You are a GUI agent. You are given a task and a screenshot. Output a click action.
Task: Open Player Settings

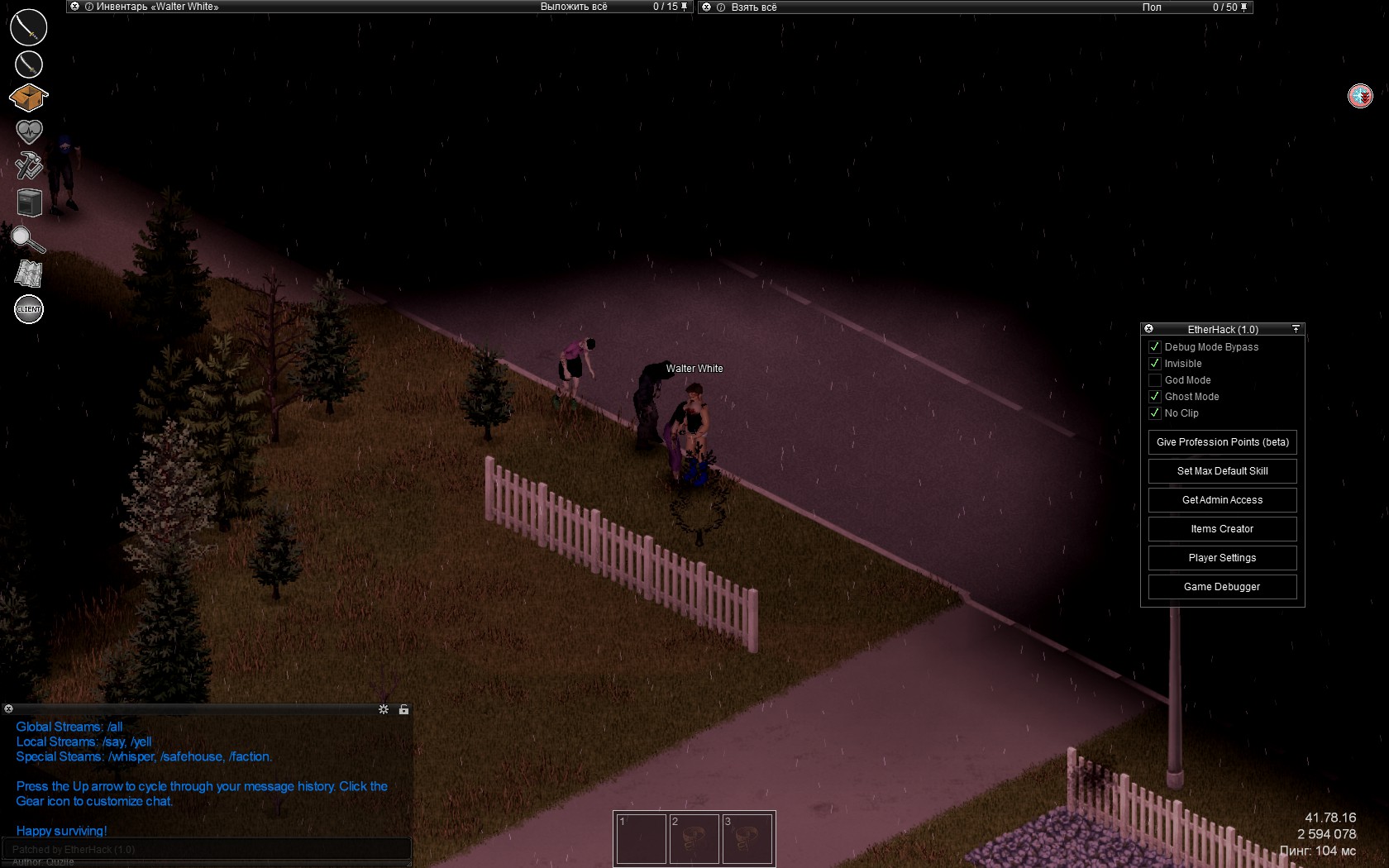1222,558
